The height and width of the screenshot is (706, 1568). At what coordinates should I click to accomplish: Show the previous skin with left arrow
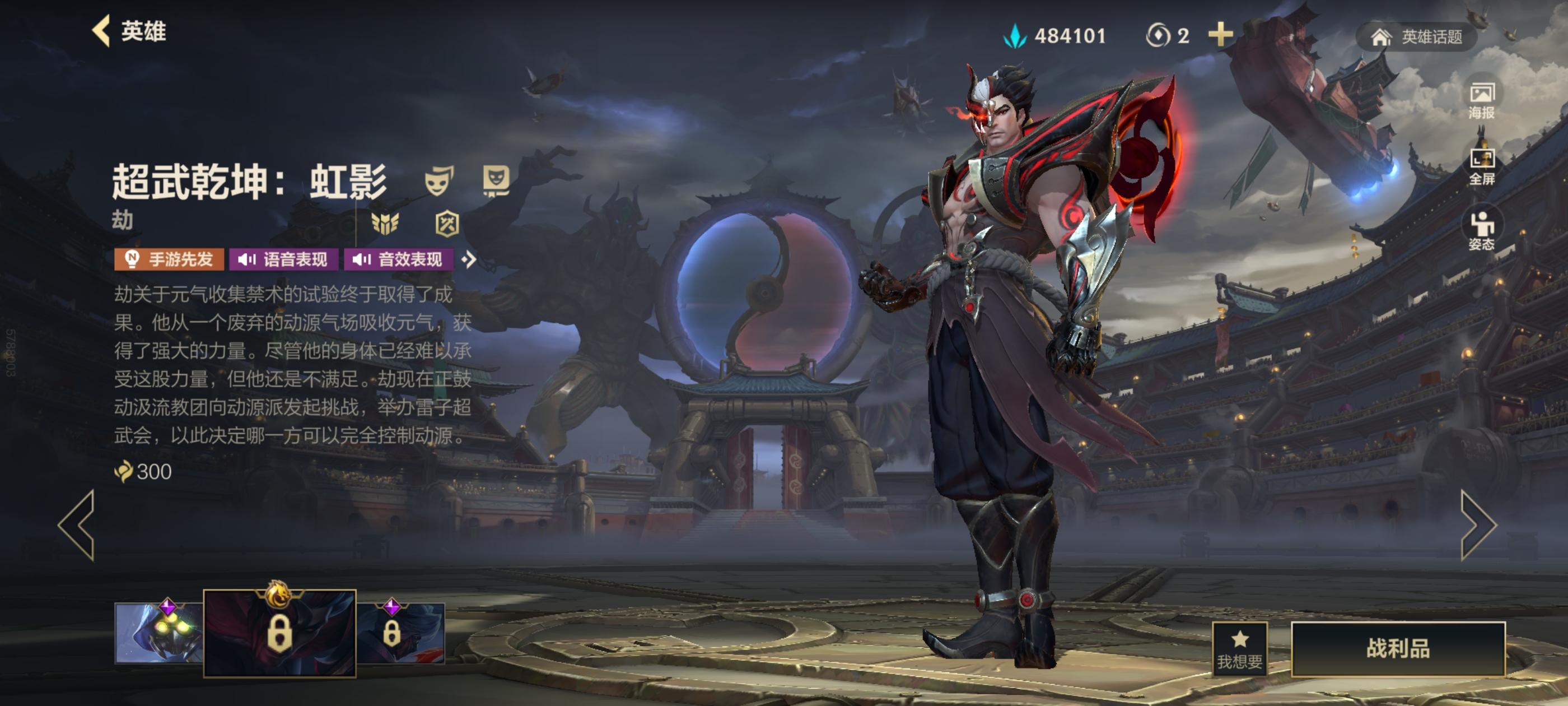click(77, 525)
